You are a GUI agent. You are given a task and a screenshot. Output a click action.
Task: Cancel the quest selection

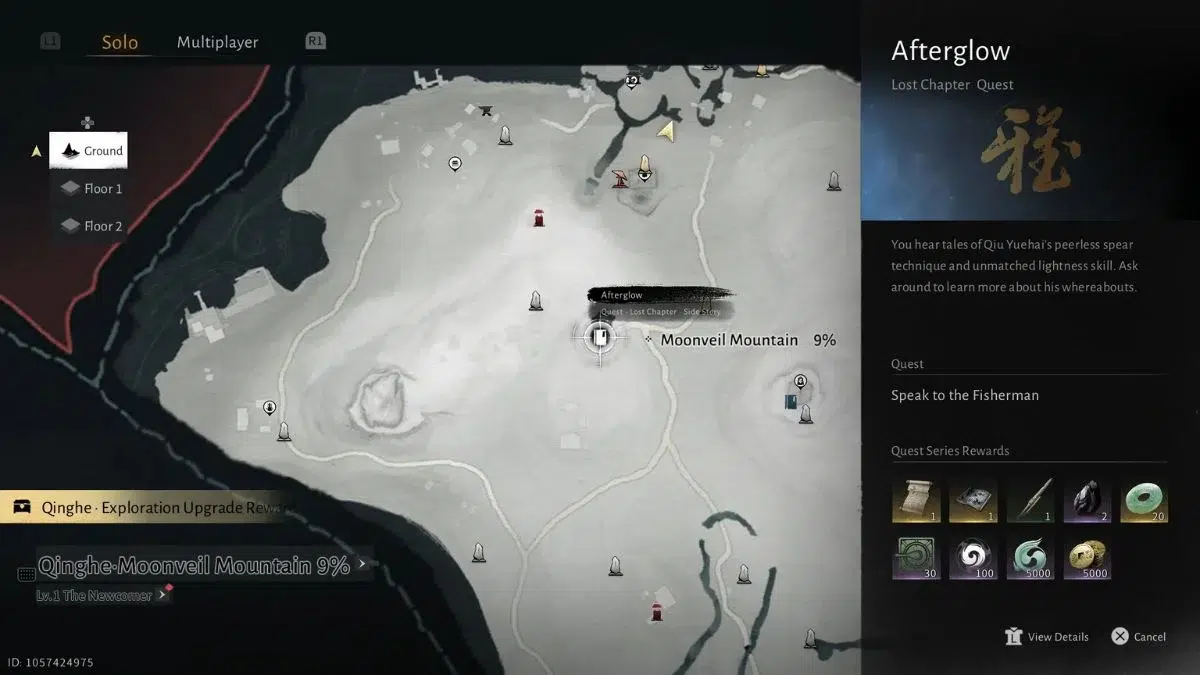point(1138,637)
